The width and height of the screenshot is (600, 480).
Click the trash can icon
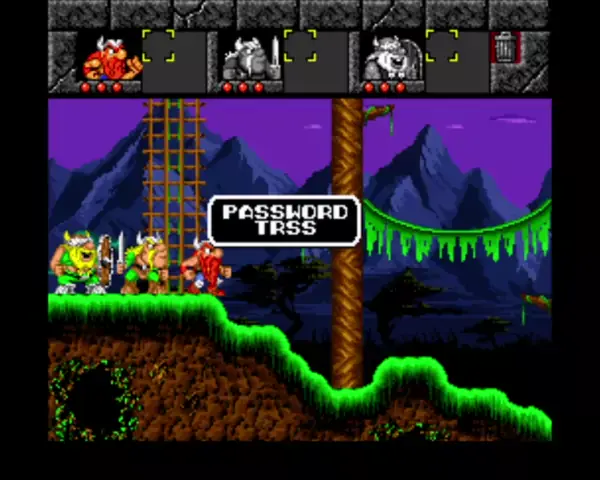click(505, 47)
